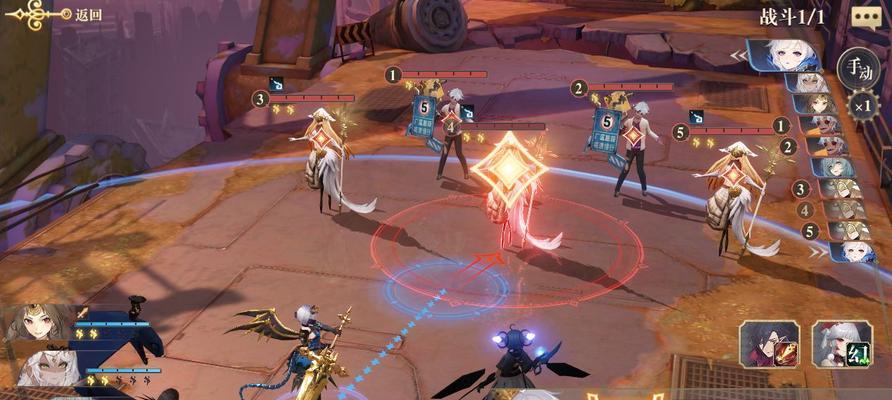Go back using the 返回 button
Image resolution: width=892 pixels, height=400 pixels.
point(58,14)
